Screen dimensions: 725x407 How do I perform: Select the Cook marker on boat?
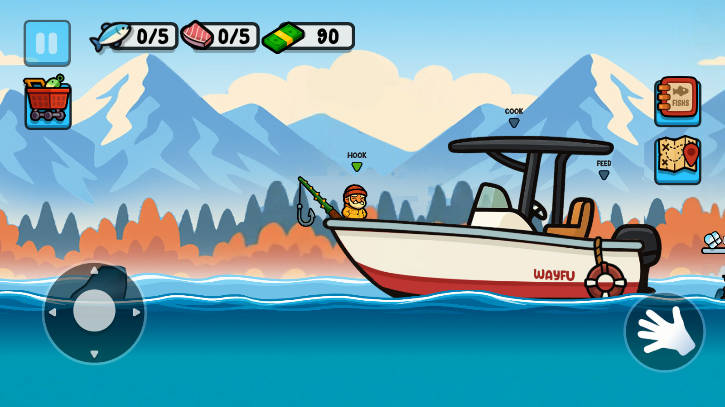point(514,118)
